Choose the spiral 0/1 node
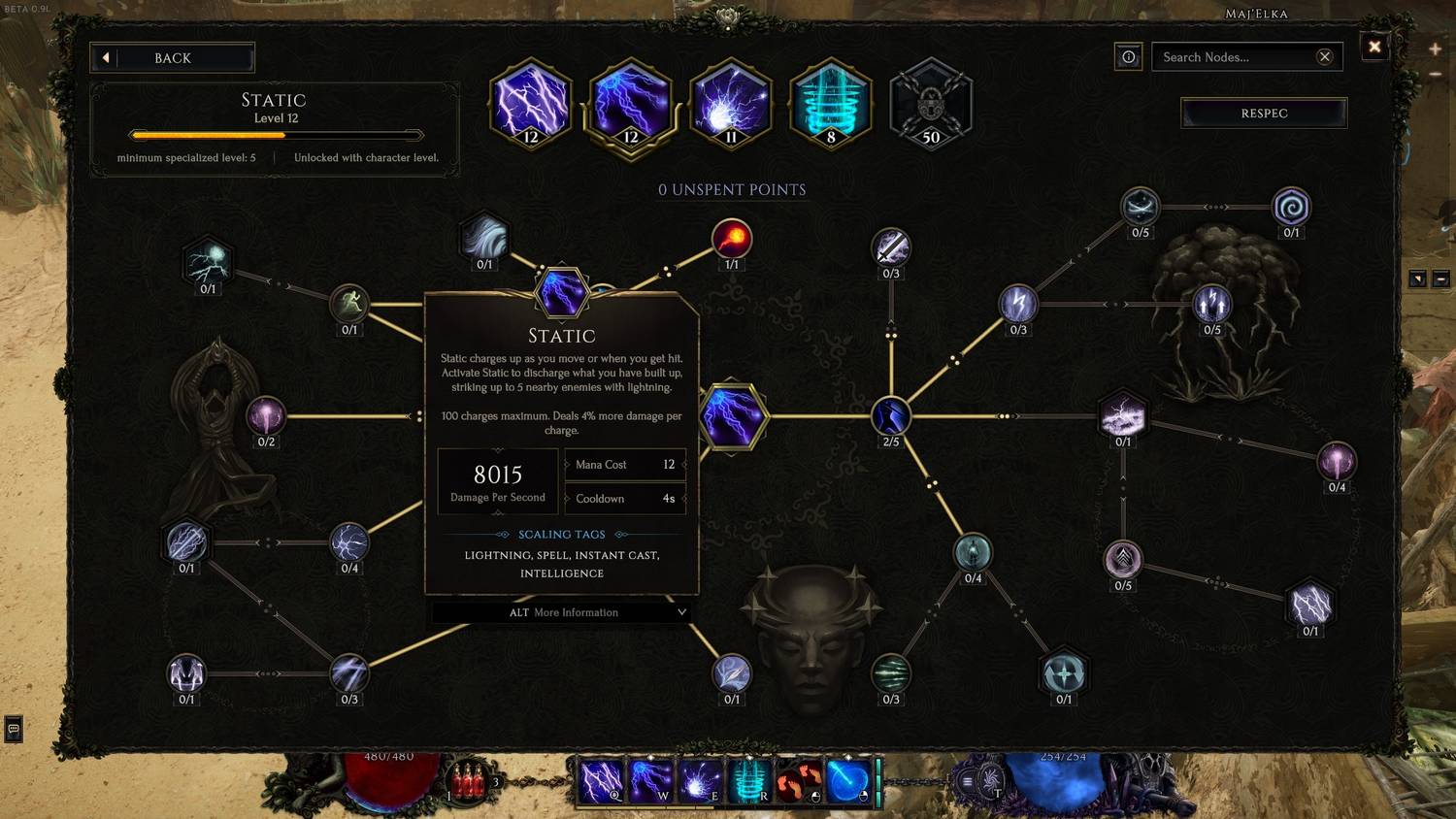The height and width of the screenshot is (819, 1456). (1291, 207)
